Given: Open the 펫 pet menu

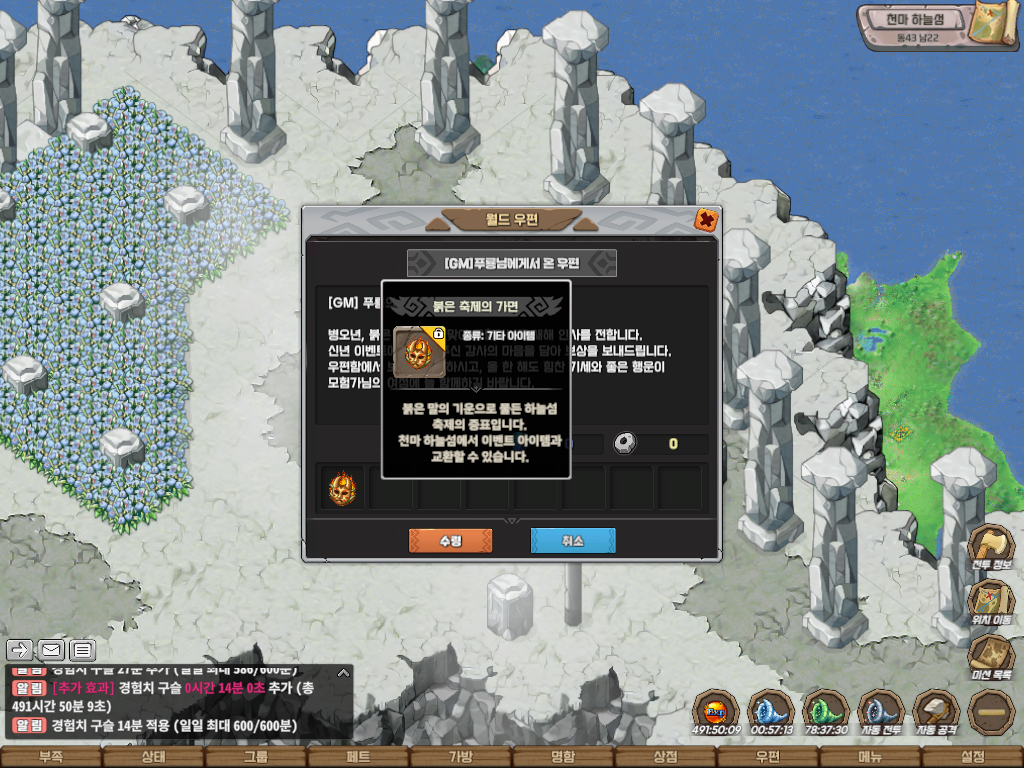Looking at the screenshot, I should coord(358,757).
